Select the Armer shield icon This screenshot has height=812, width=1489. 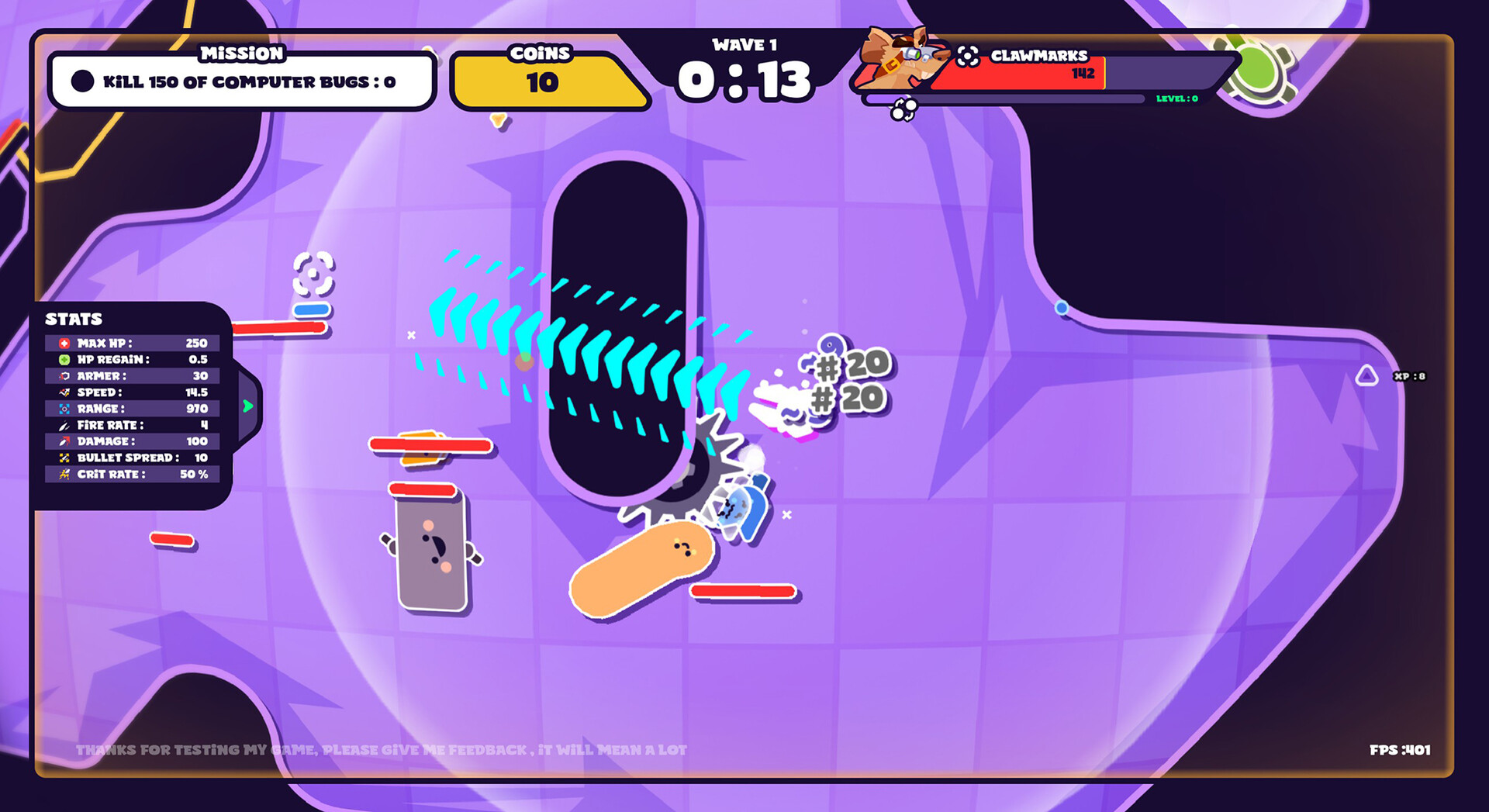click(x=66, y=376)
